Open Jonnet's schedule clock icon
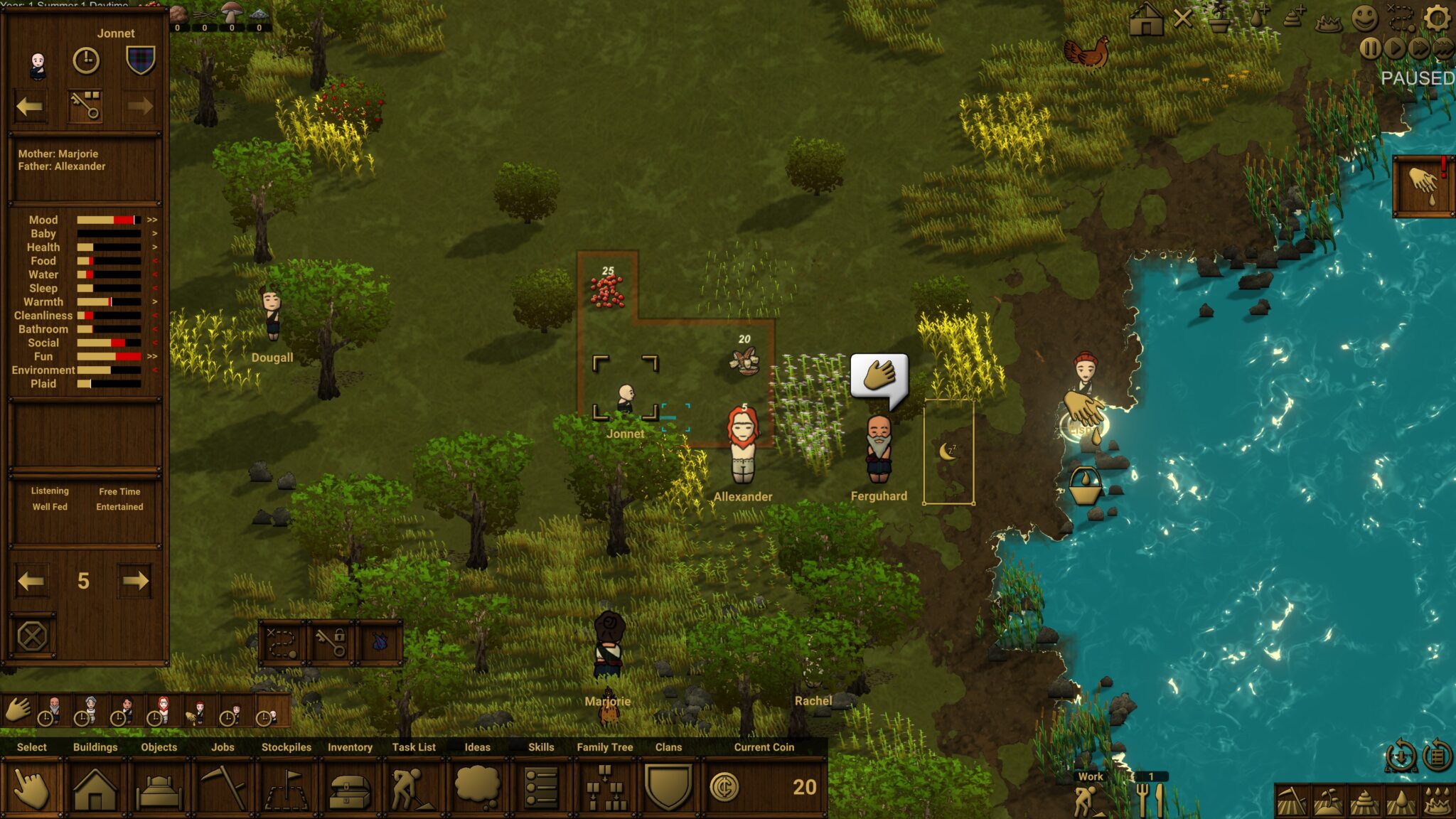This screenshot has width=1456, height=819. [x=86, y=61]
